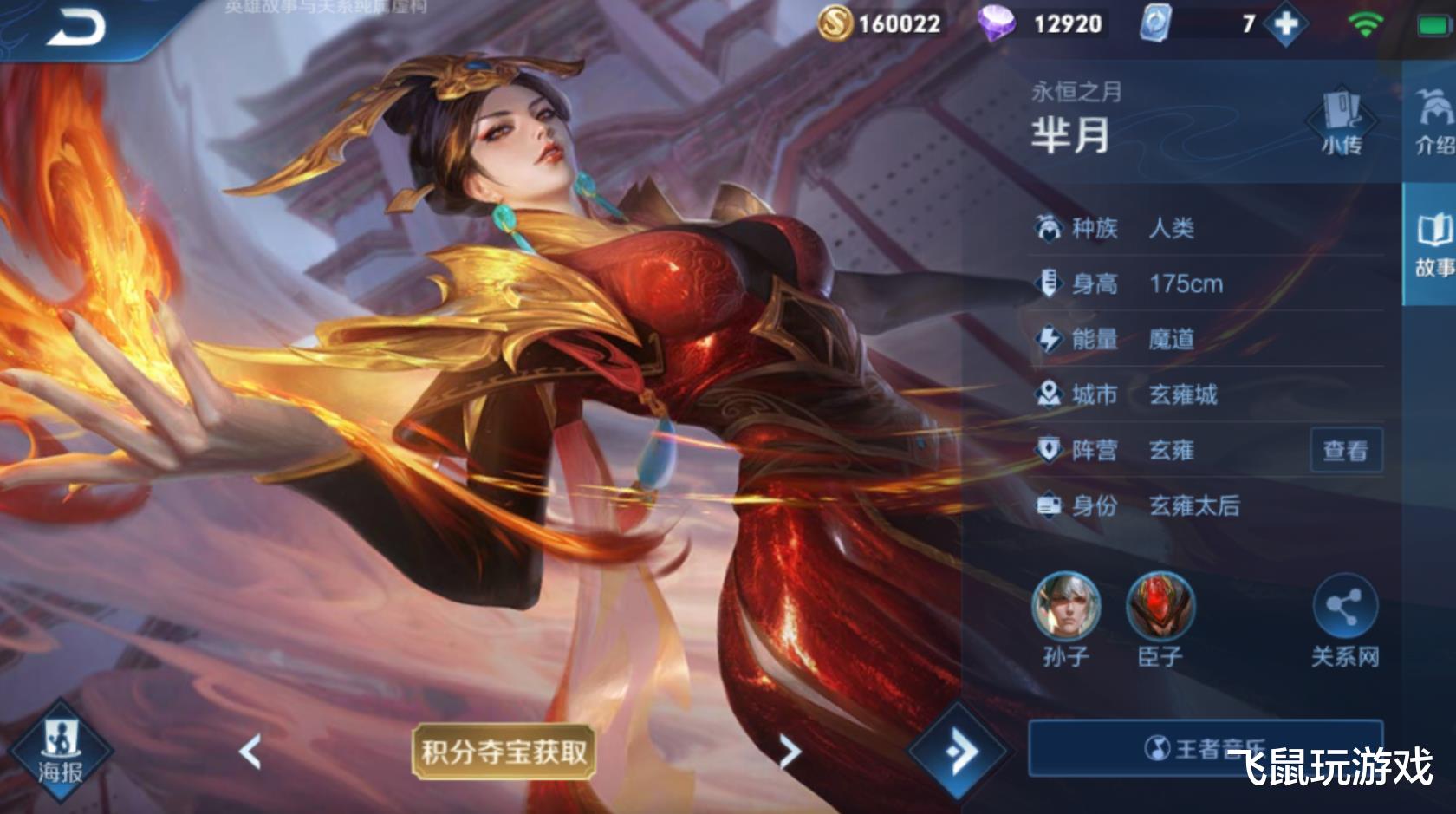Image resolution: width=1456 pixels, height=814 pixels.
Task: Click the 身高 height icon
Action: pyautogui.click(x=1050, y=283)
